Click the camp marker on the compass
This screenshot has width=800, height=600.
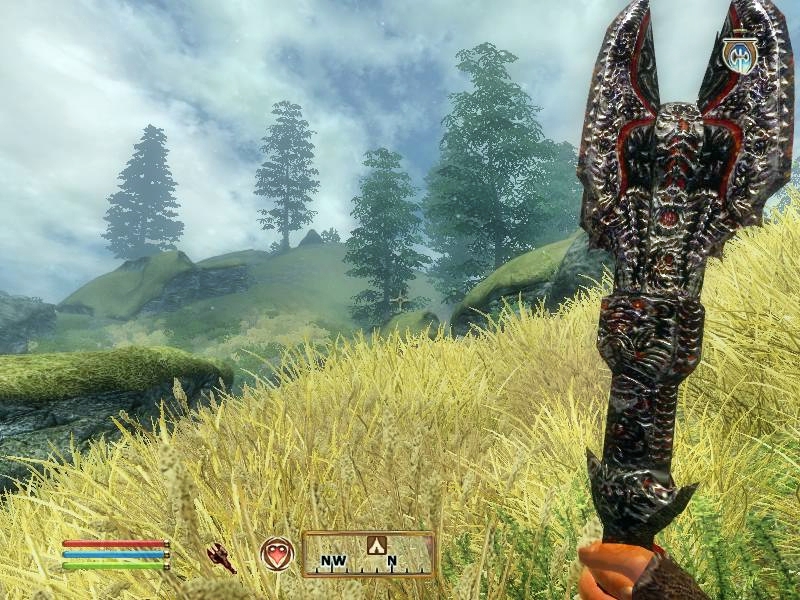tap(377, 545)
